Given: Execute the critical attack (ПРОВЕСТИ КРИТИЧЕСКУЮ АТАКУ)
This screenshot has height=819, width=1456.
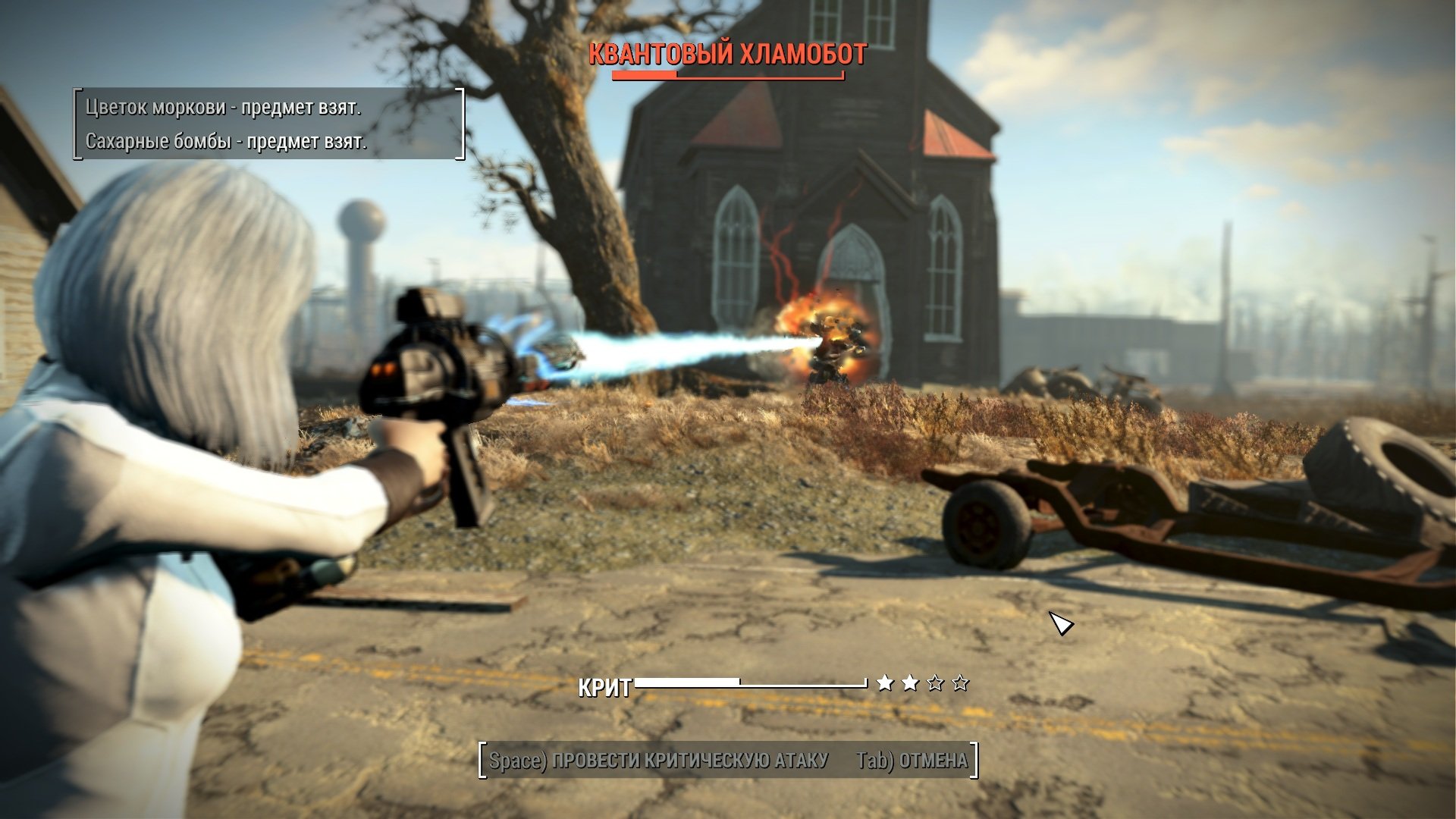Looking at the screenshot, I should pos(658,760).
